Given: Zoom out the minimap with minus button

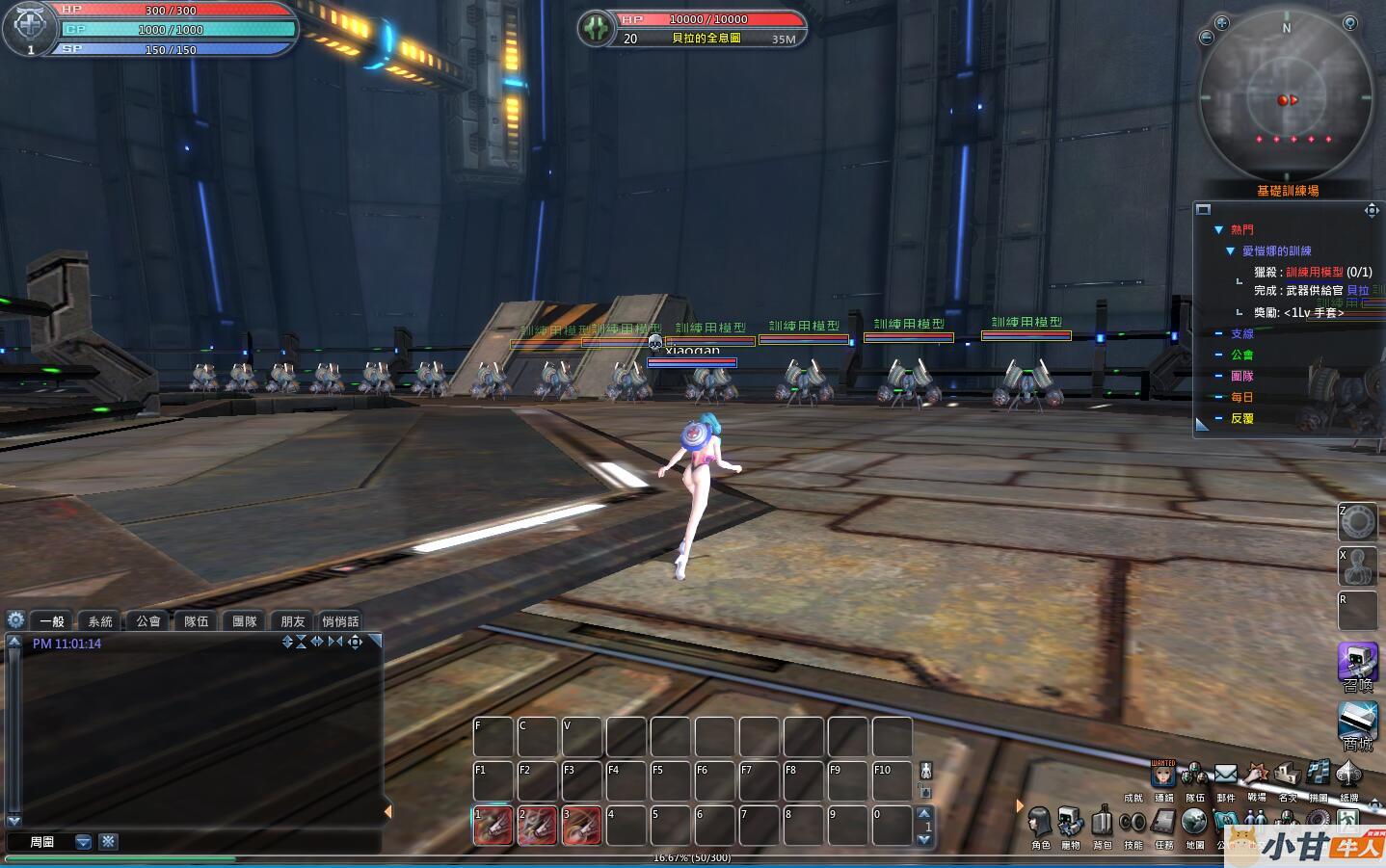Looking at the screenshot, I should [1206, 38].
